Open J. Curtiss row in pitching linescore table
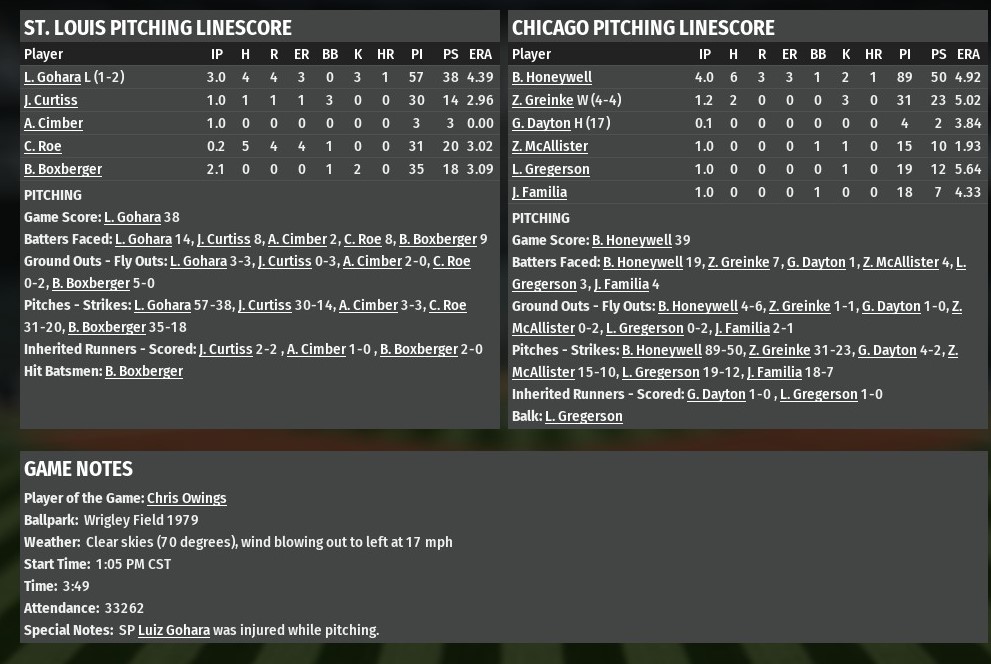The image size is (991, 664). pos(50,100)
